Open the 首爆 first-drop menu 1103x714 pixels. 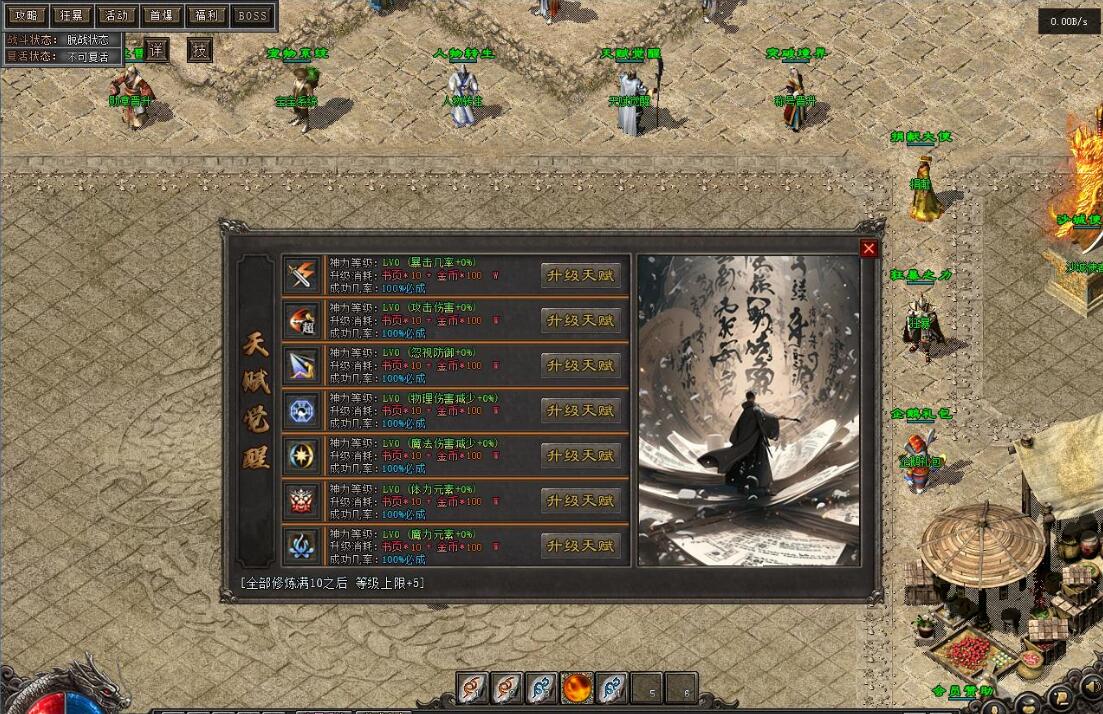click(x=162, y=16)
